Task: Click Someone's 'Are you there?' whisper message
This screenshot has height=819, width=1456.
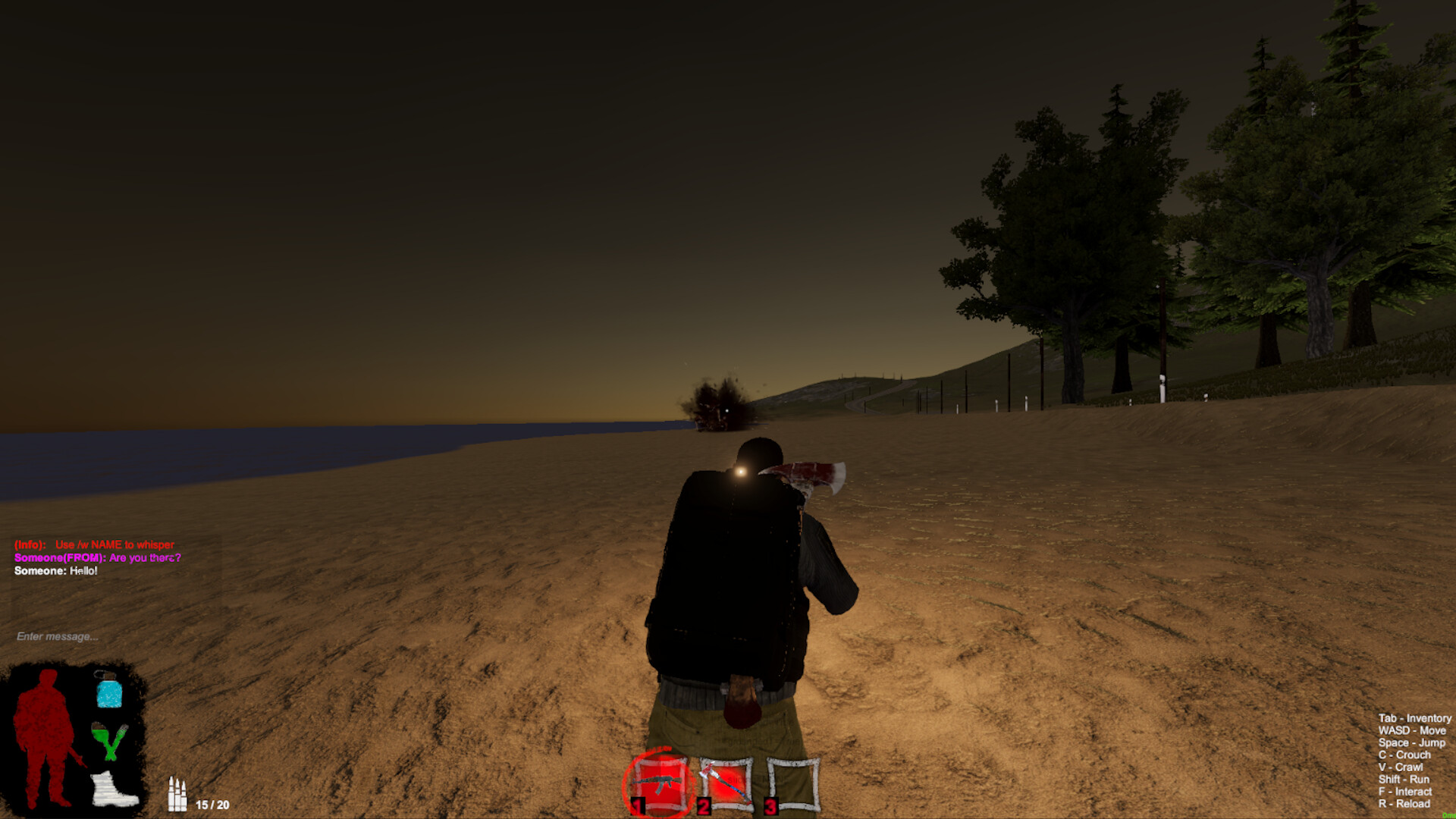Action: point(97,557)
